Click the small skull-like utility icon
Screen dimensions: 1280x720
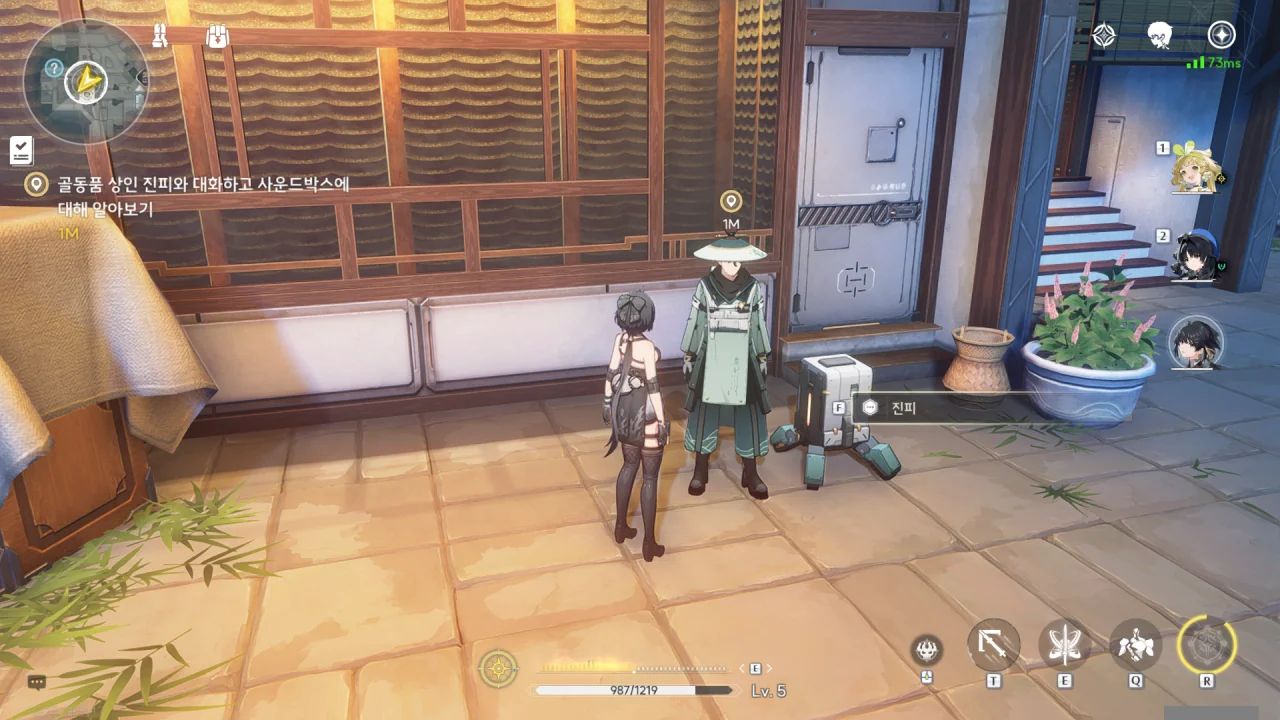point(927,650)
